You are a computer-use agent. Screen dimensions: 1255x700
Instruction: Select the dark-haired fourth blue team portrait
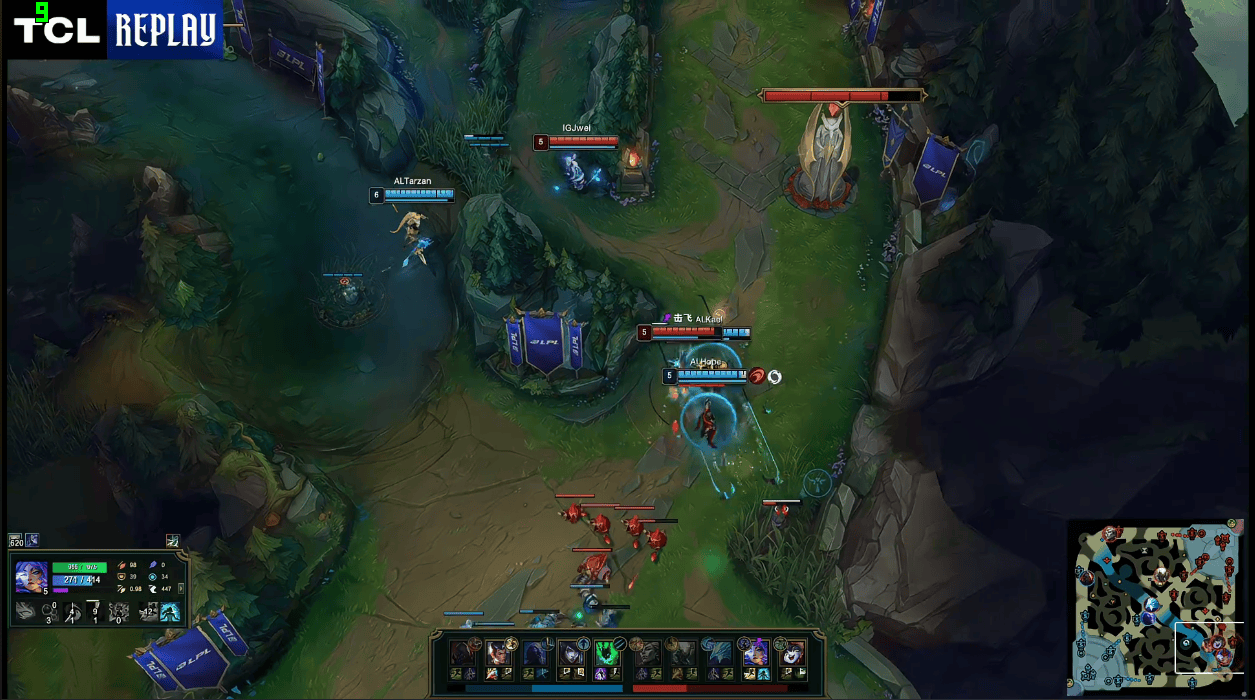(571, 654)
